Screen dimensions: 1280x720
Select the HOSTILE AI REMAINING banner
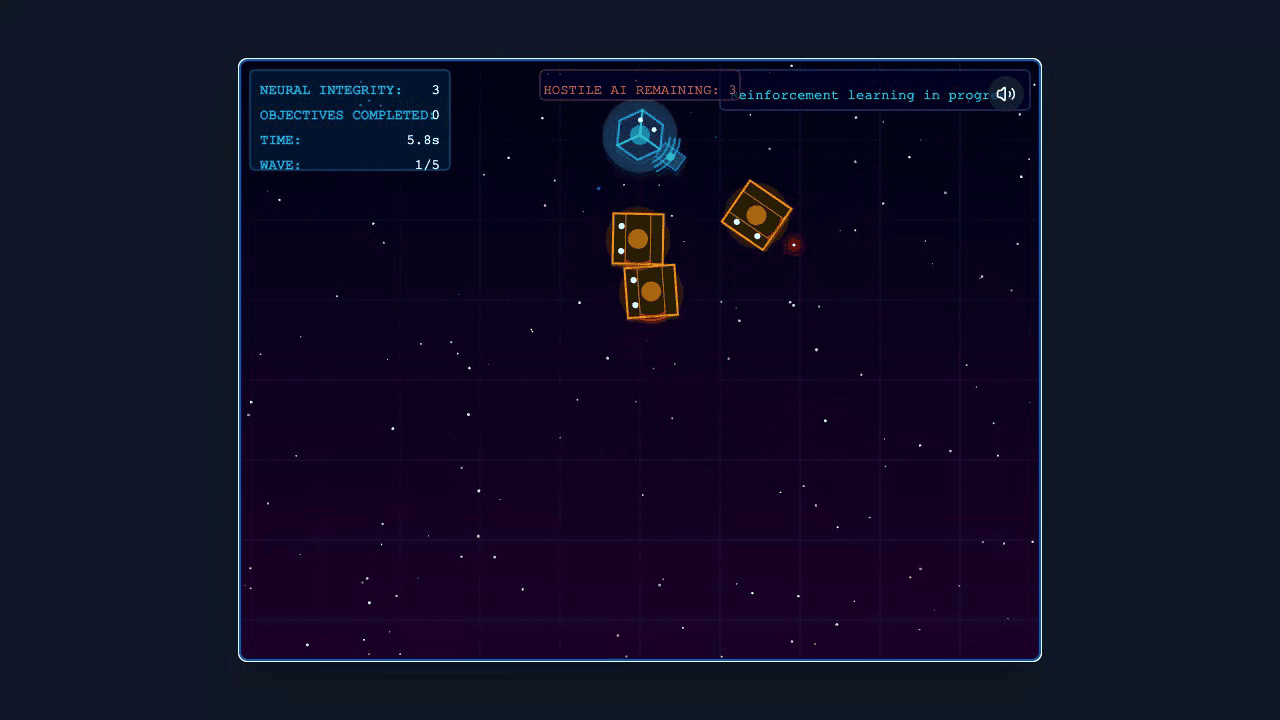[x=639, y=89]
